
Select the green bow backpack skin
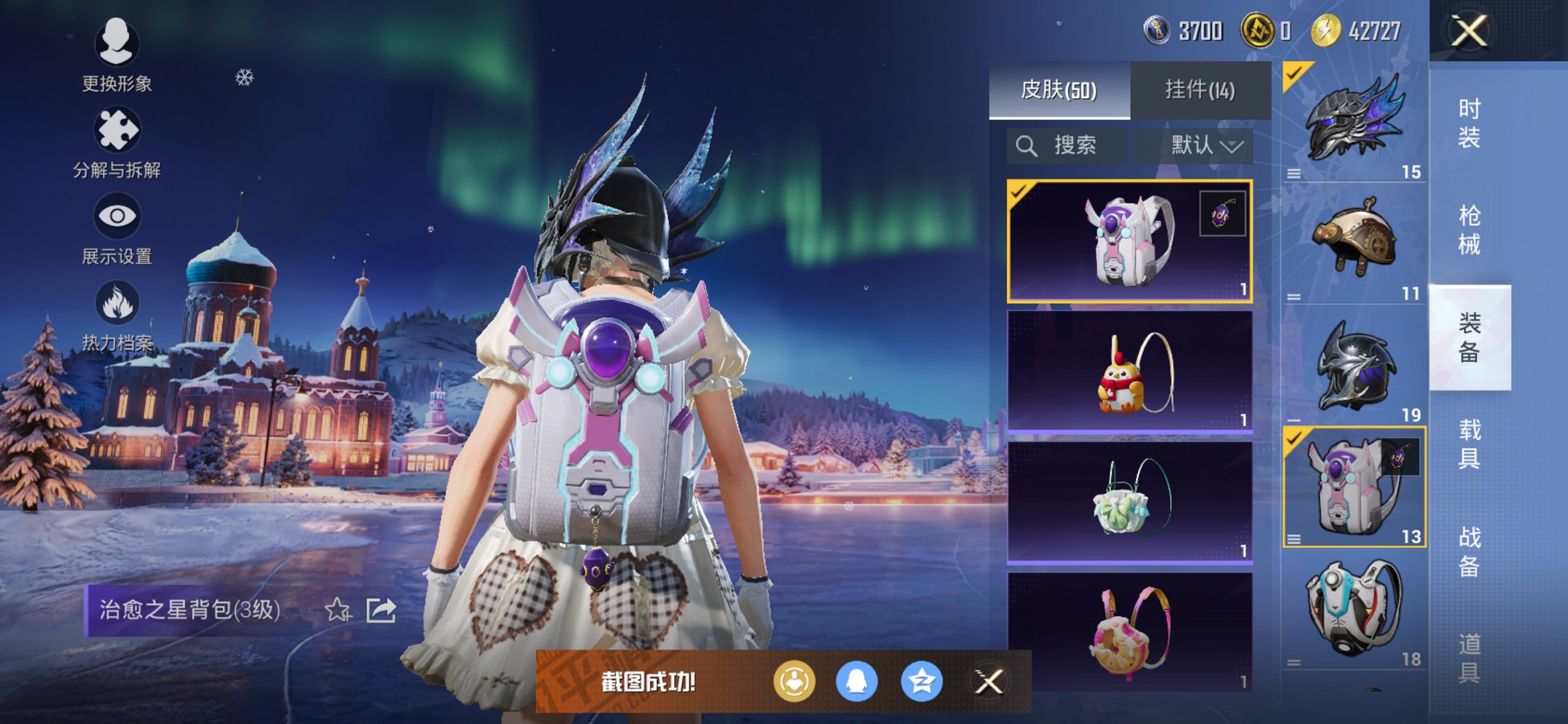click(1129, 503)
